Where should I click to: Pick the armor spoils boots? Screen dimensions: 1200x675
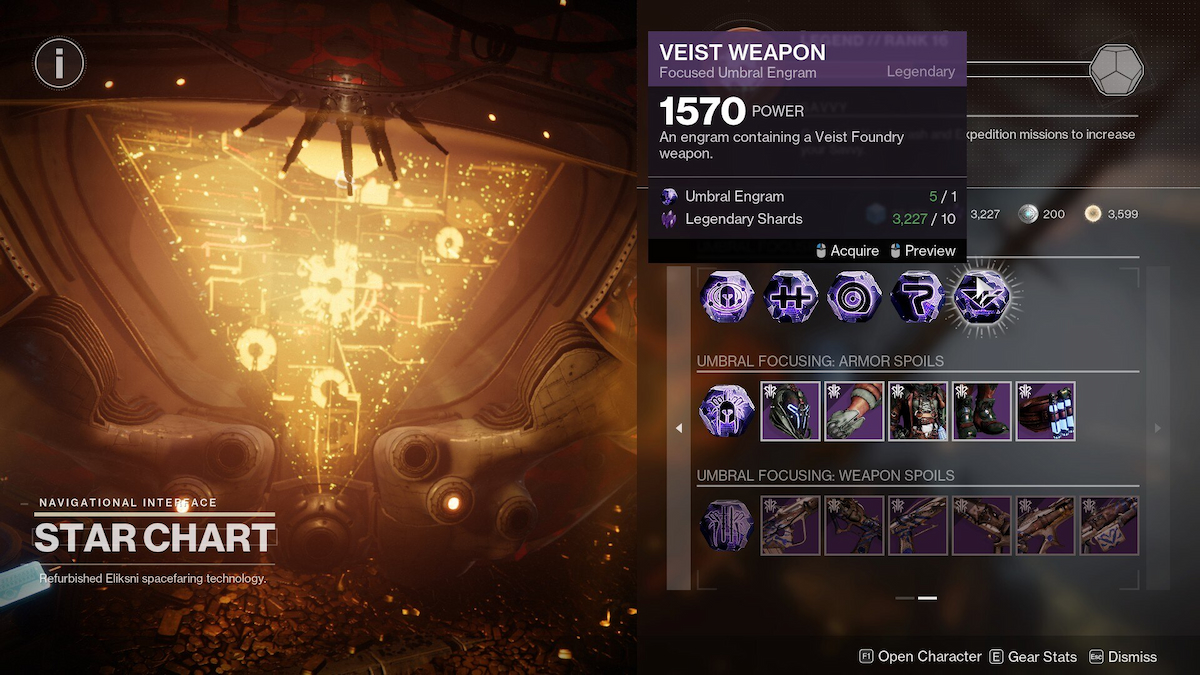pos(982,411)
